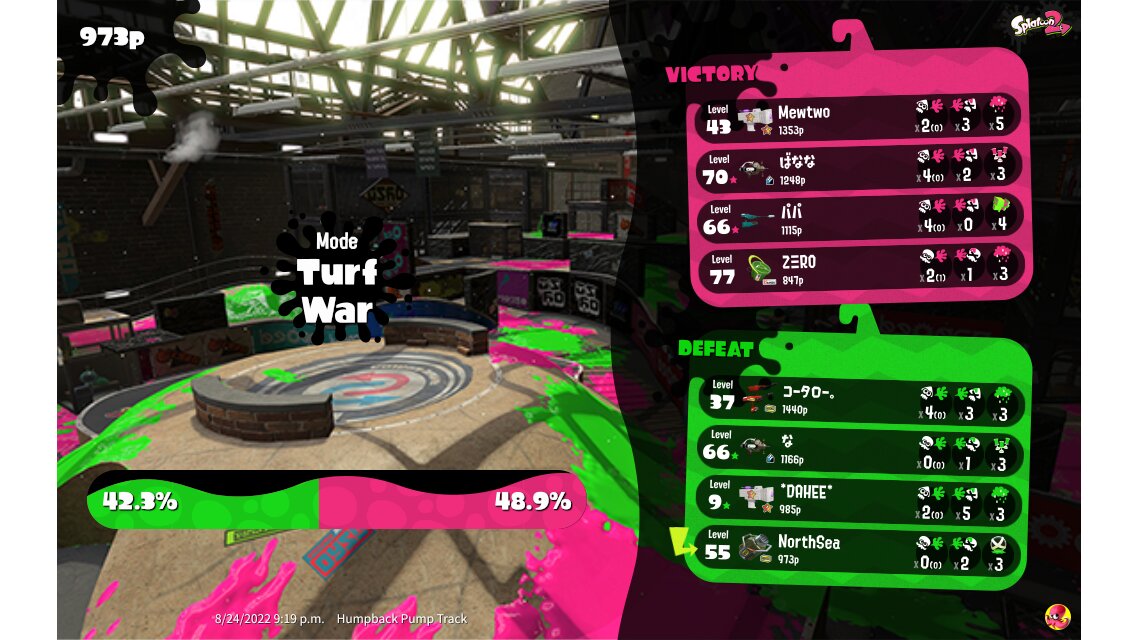Select NorthSea's player row
1138x640 pixels.
click(x=858, y=549)
